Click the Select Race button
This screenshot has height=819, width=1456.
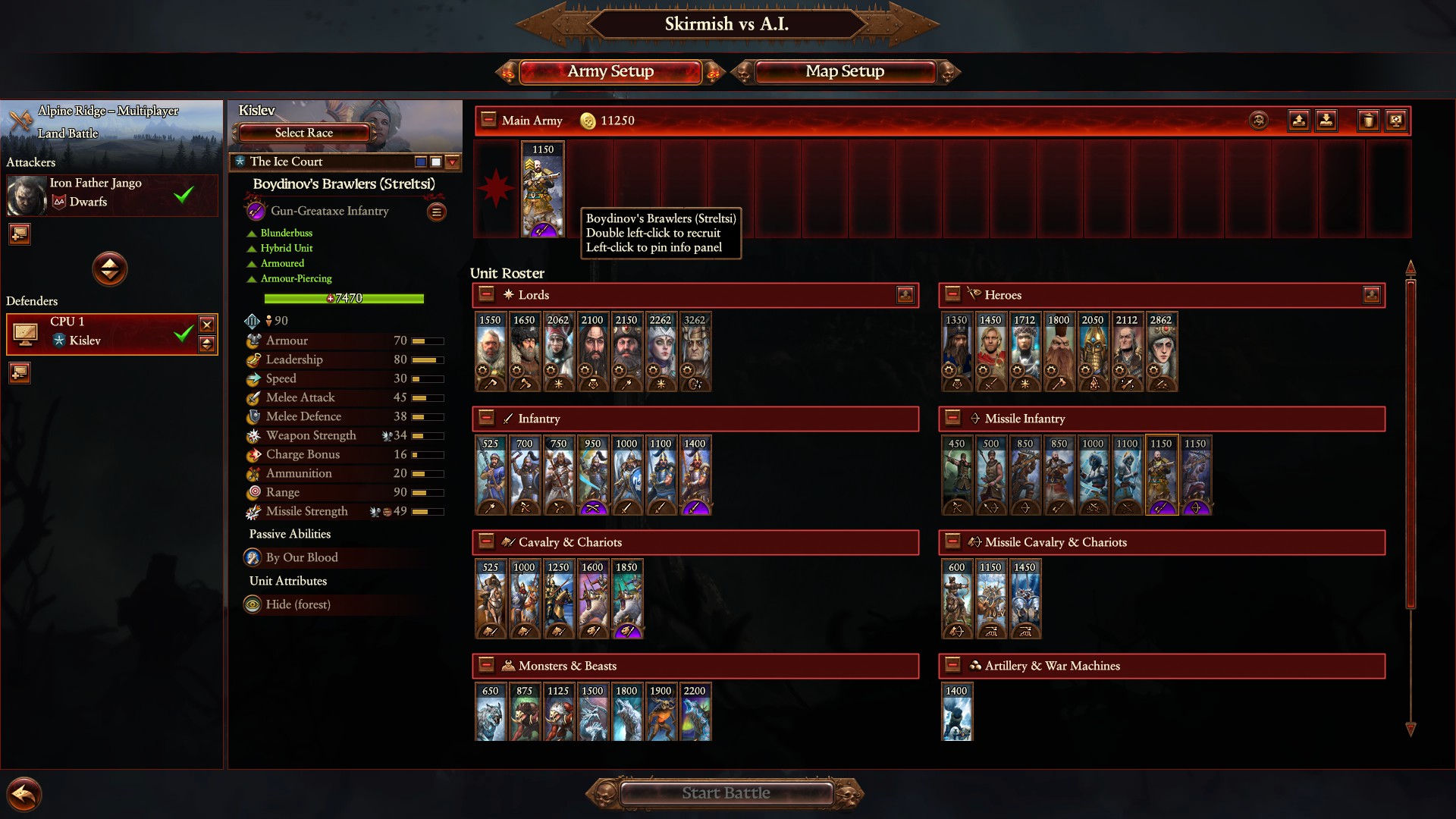pos(303,133)
